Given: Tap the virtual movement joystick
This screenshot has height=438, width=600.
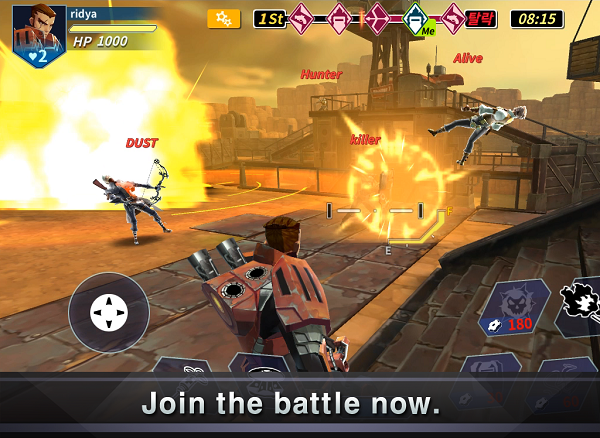Looking at the screenshot, I should click(109, 313).
